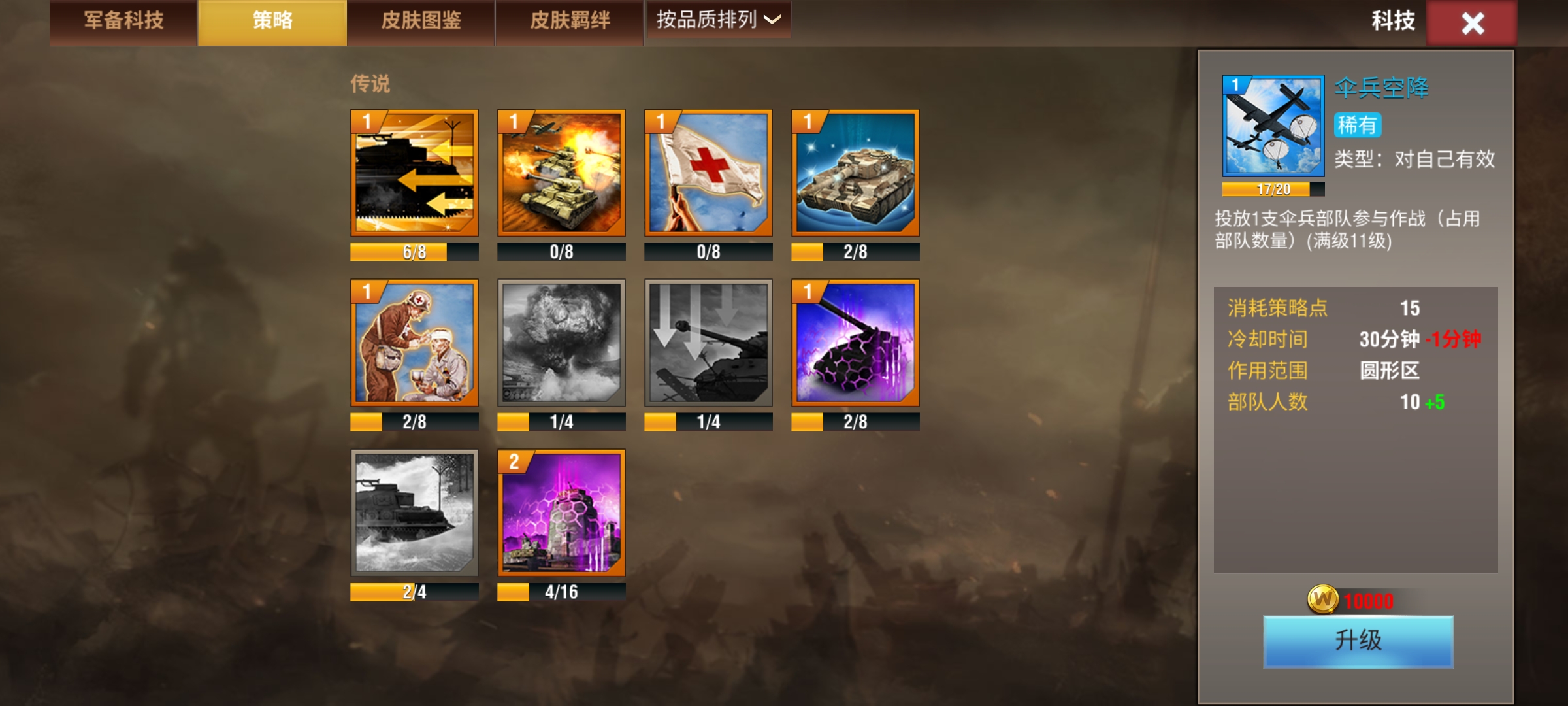Image resolution: width=1568 pixels, height=706 pixels.
Task: Choose the purple hexagon shielded building card
Action: click(561, 513)
